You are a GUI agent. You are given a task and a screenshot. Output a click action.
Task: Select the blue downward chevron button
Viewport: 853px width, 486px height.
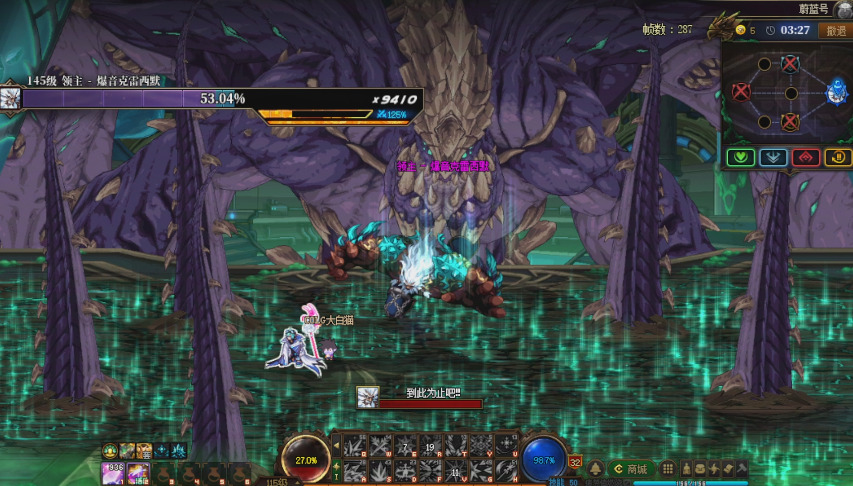772,157
